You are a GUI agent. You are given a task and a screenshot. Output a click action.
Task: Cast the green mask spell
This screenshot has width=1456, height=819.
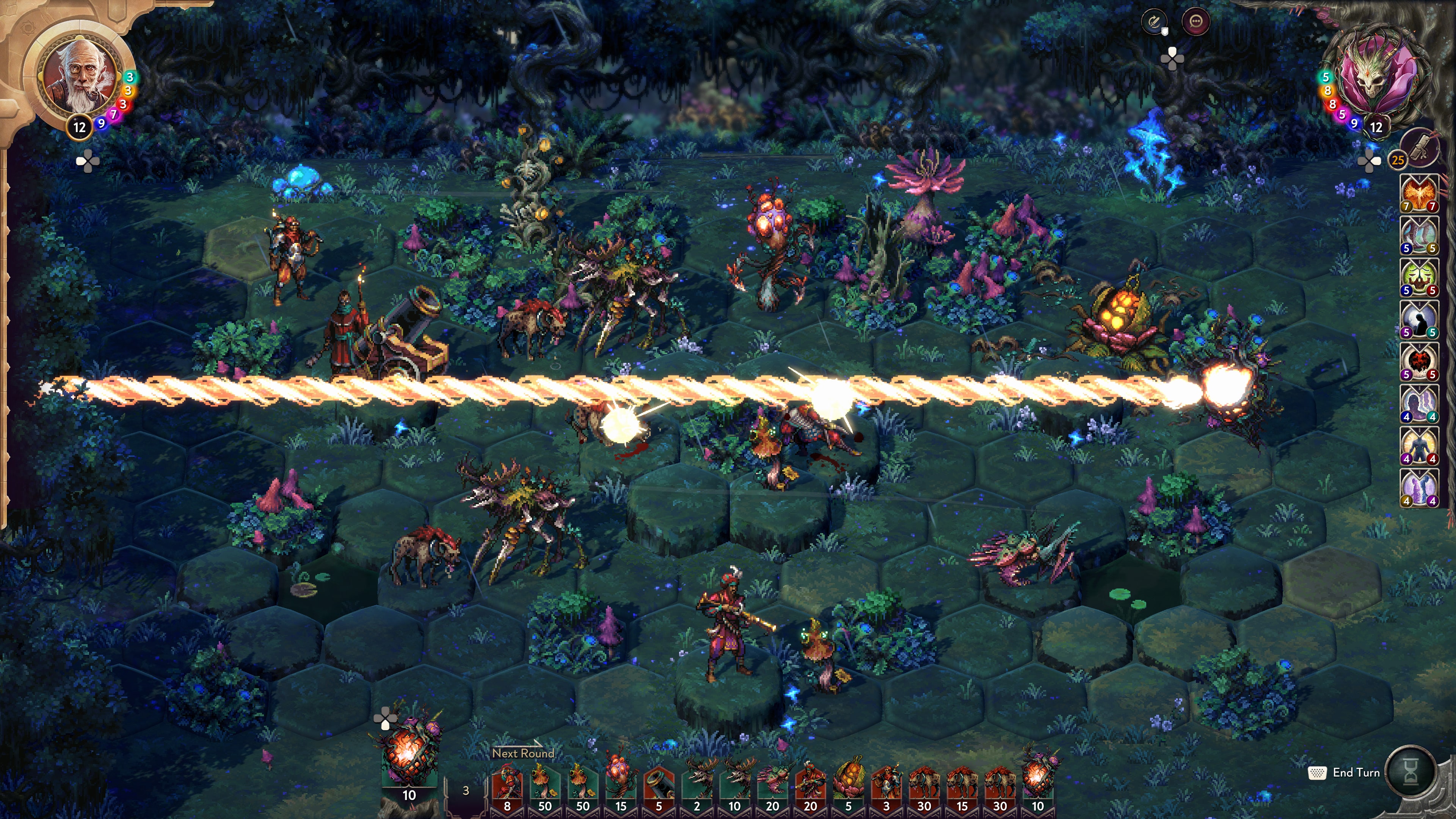pos(1420,276)
